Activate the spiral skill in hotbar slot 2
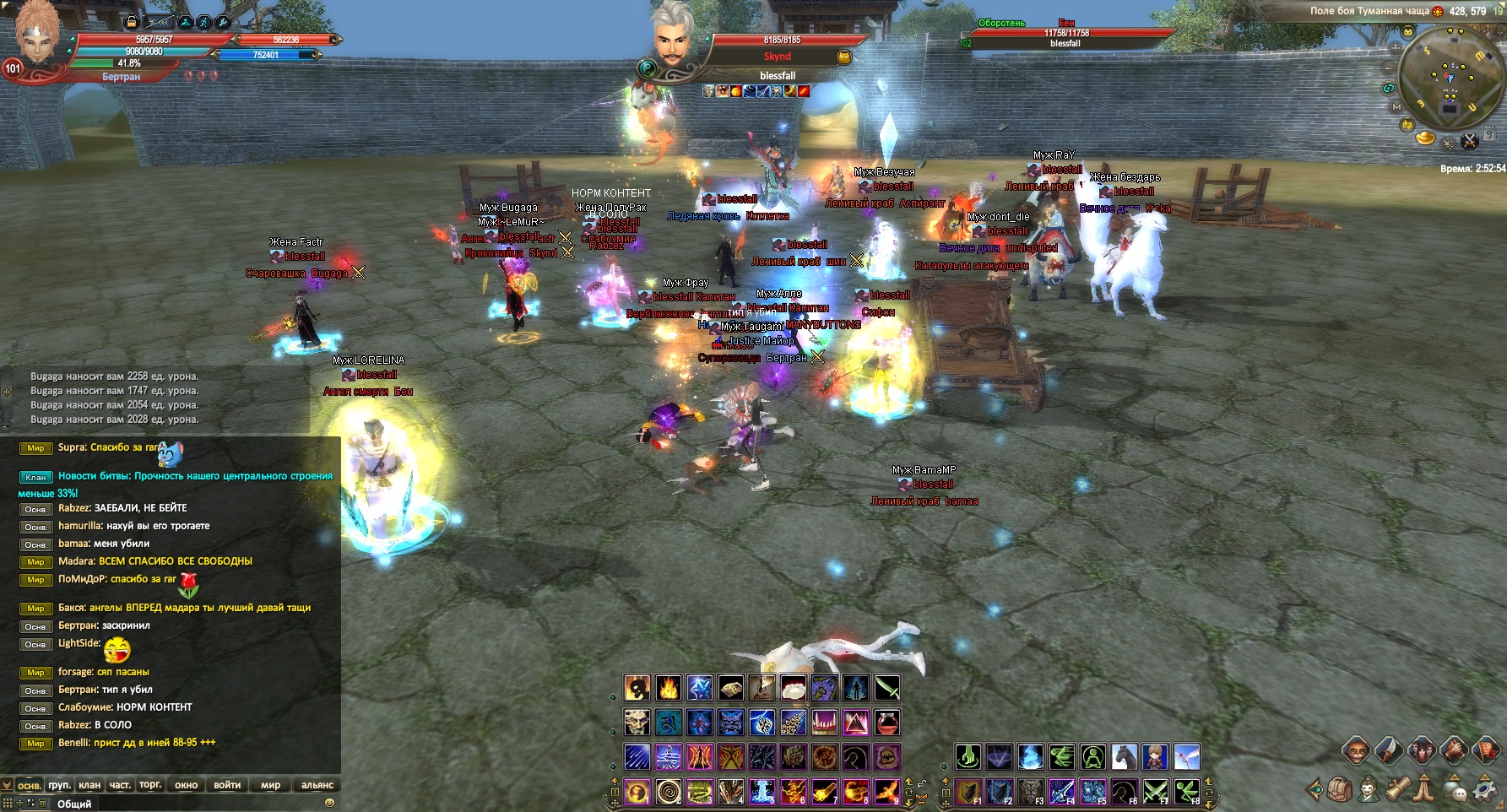The width and height of the screenshot is (1507, 812). pyautogui.click(x=669, y=792)
